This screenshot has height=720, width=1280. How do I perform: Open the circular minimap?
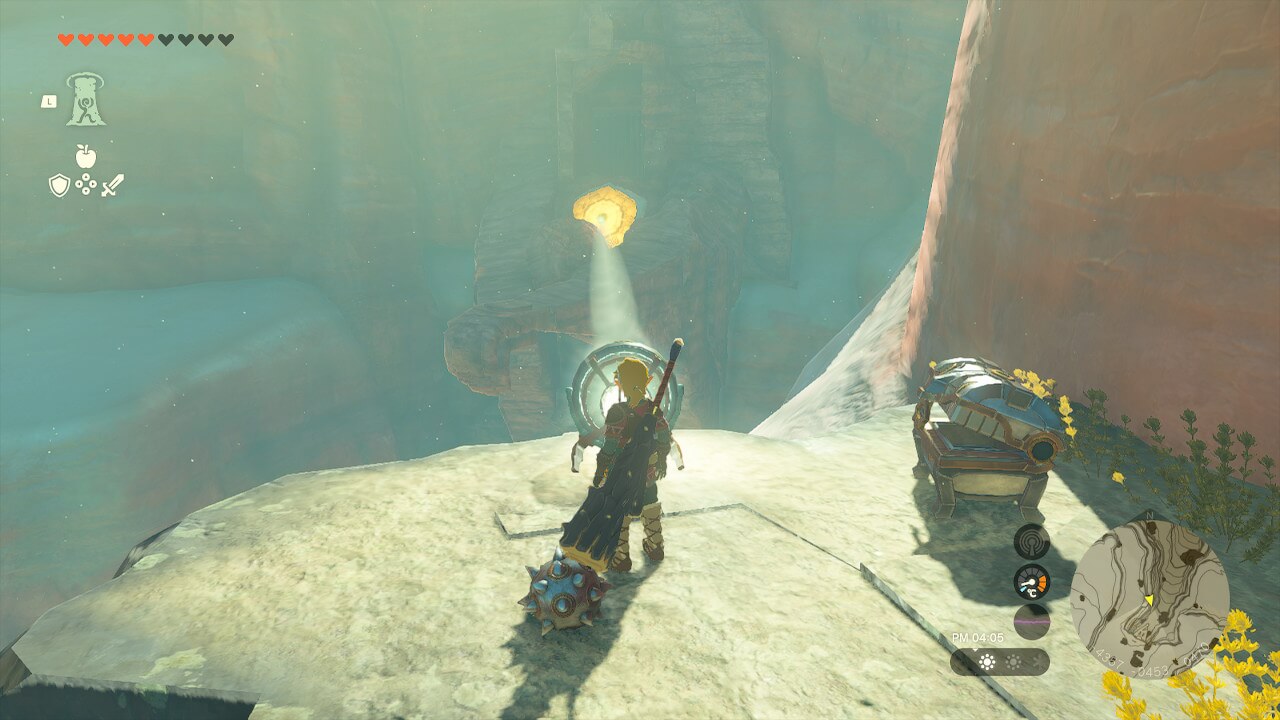pyautogui.click(x=1149, y=599)
